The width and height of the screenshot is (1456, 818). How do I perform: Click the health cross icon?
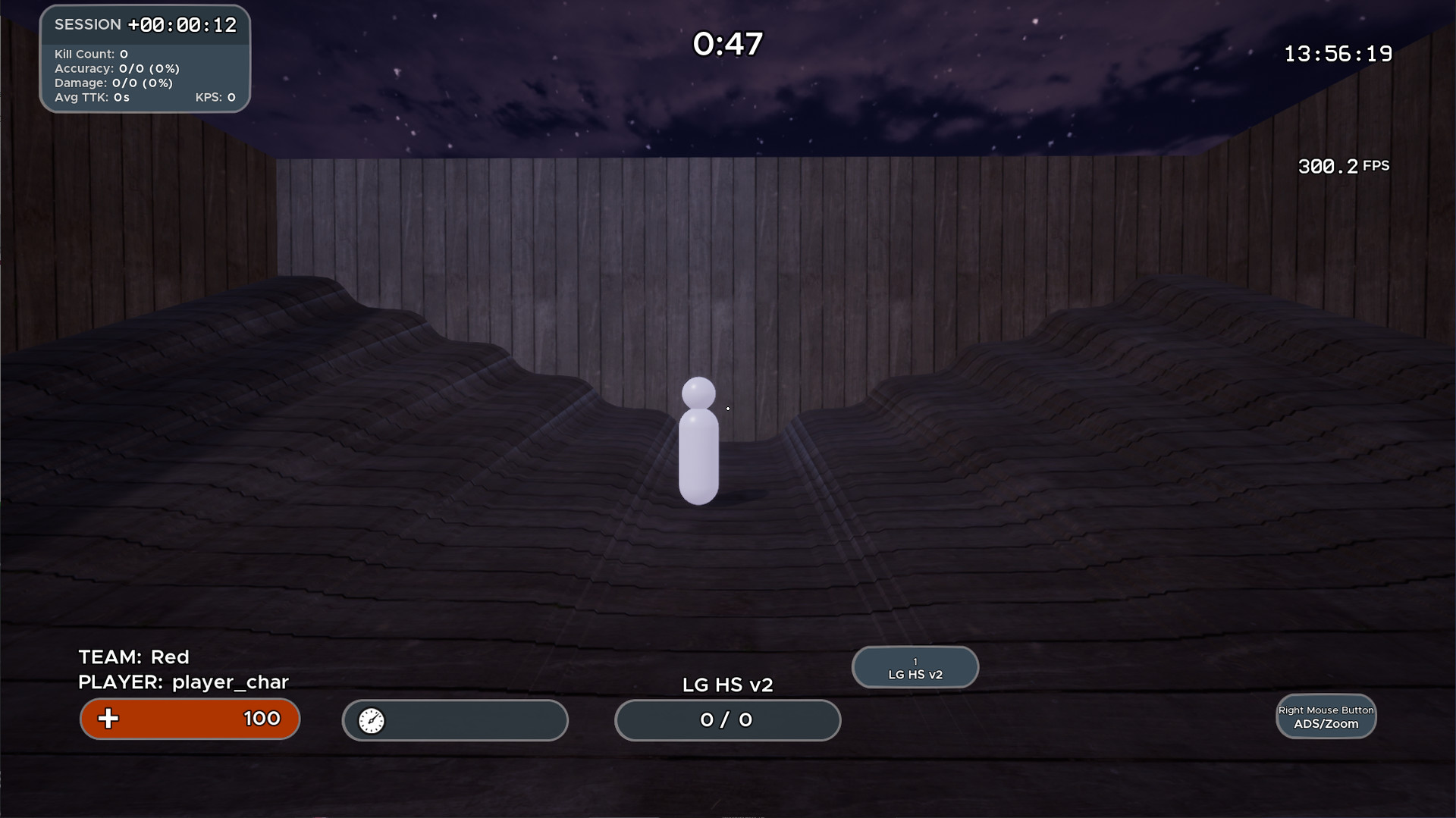tap(108, 719)
